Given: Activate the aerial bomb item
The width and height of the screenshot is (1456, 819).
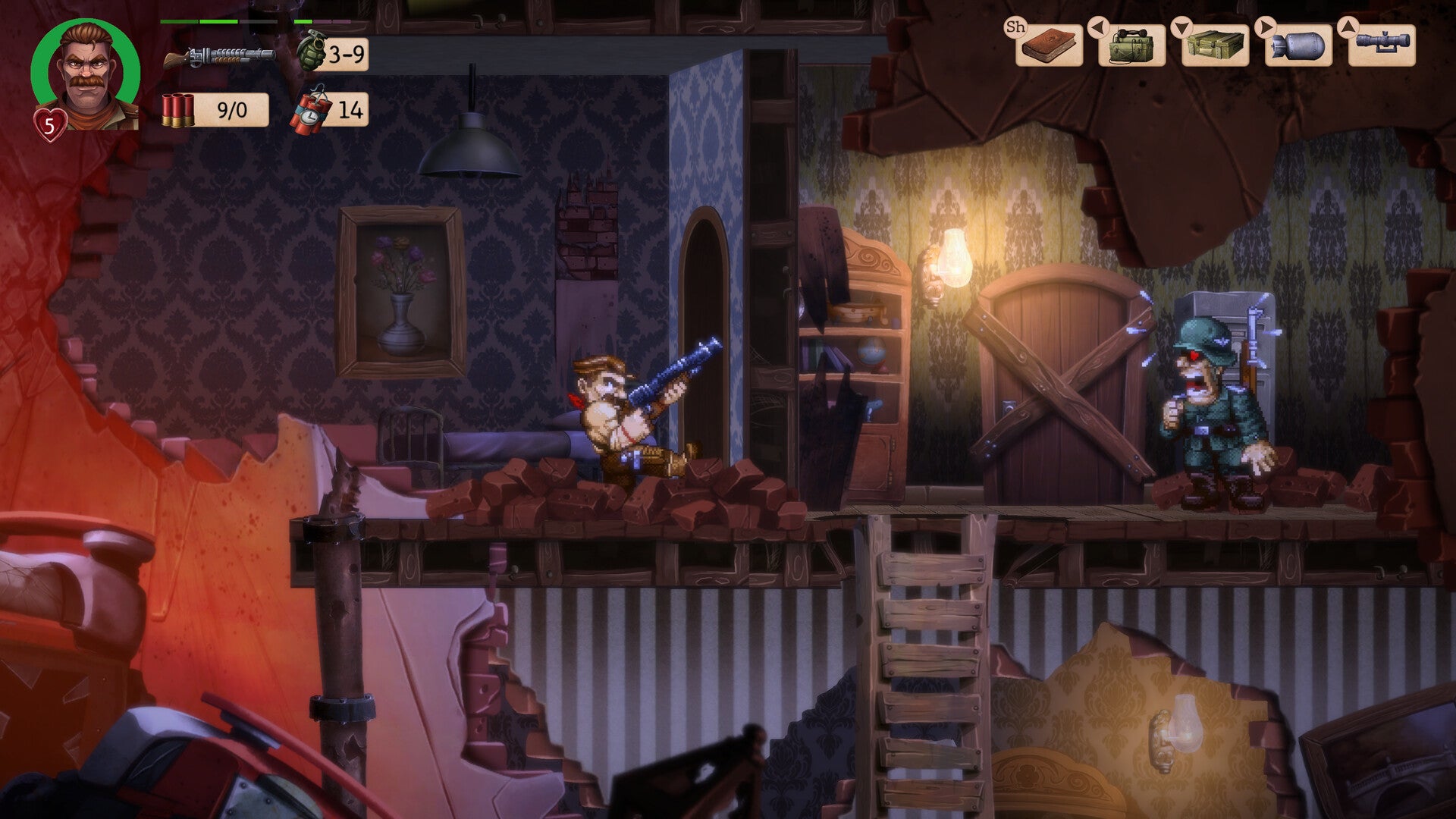Looking at the screenshot, I should (1298, 46).
